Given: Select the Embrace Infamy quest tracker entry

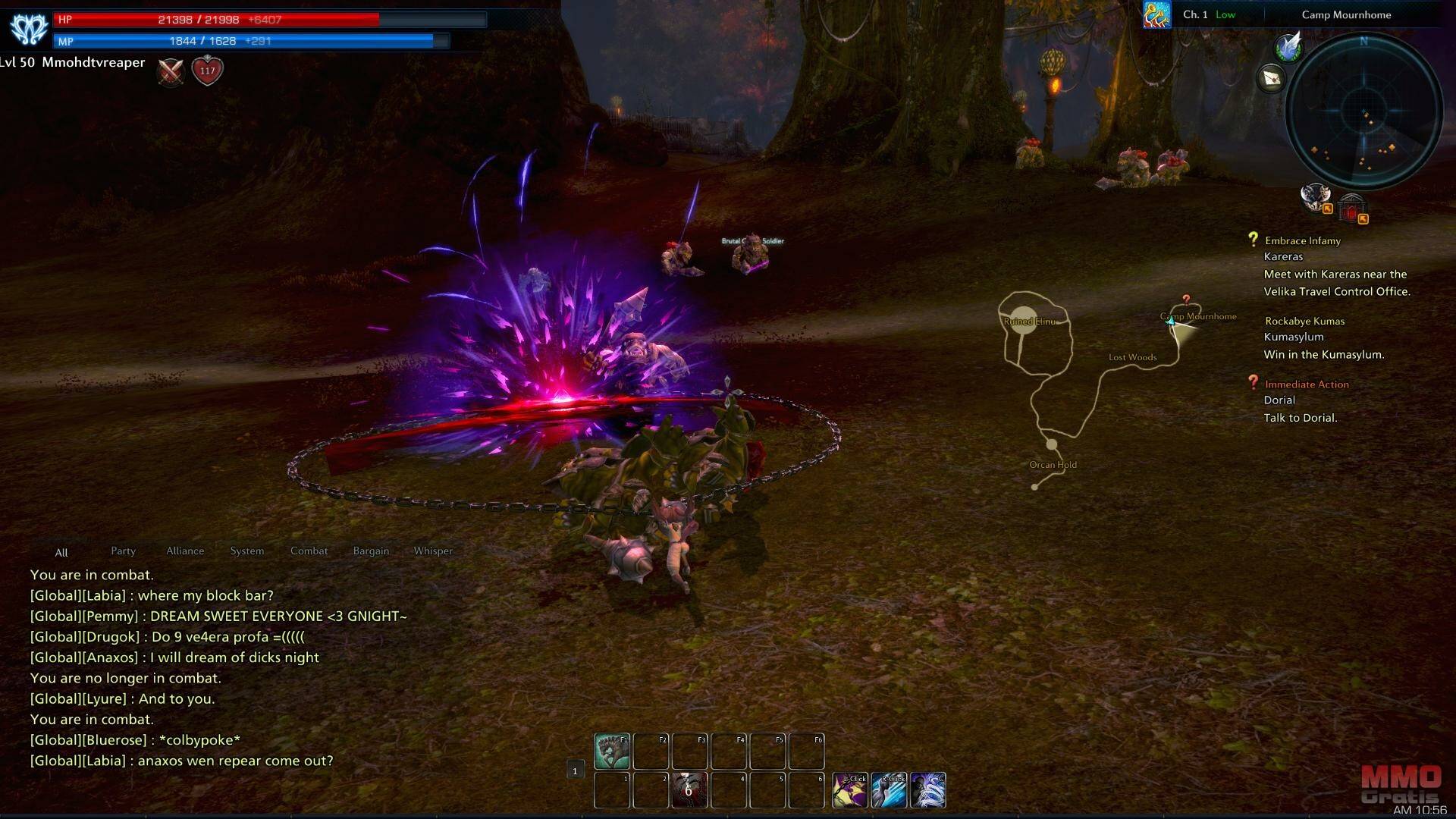Looking at the screenshot, I should click(1302, 241).
